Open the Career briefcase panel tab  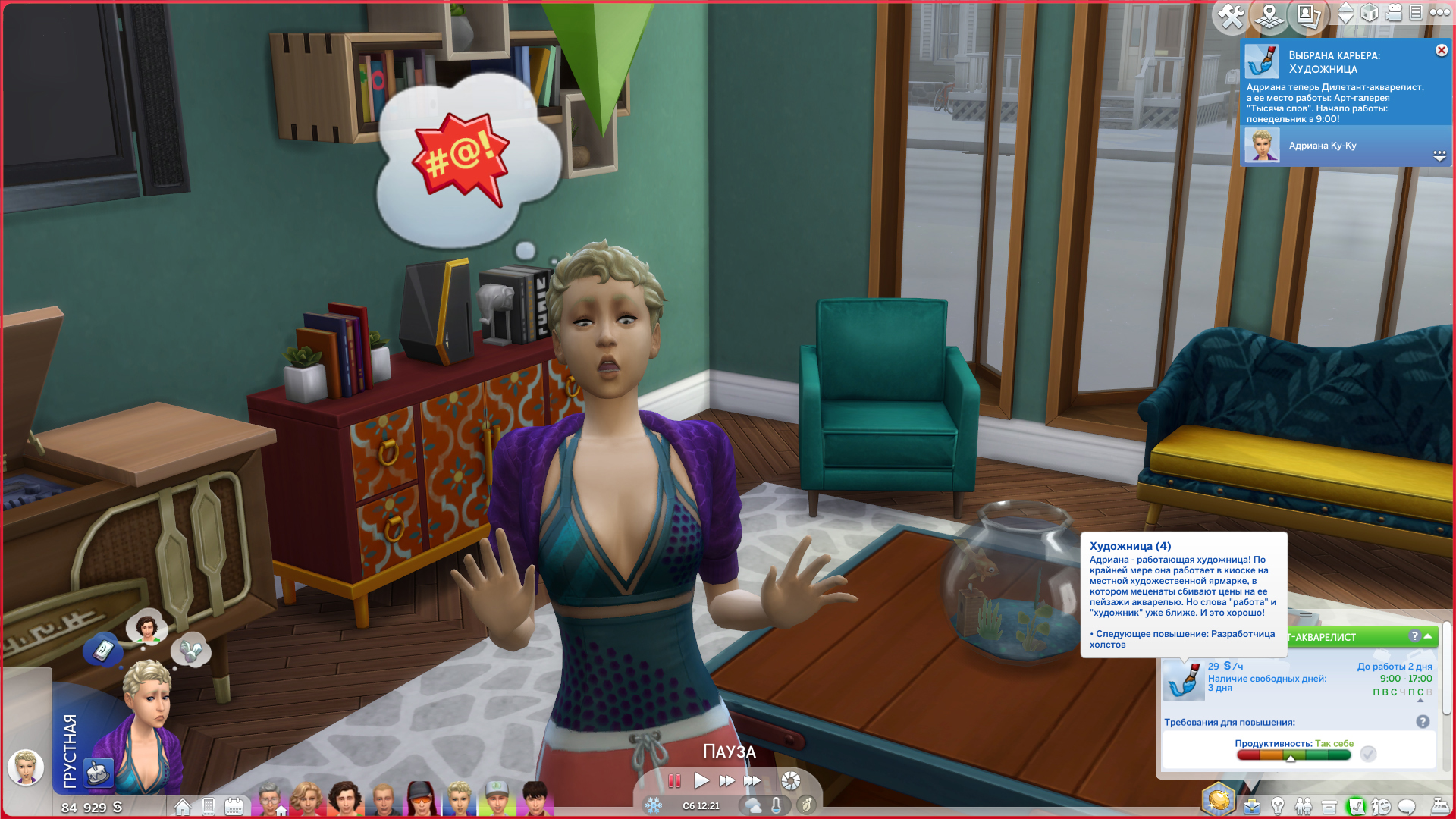click(1252, 806)
